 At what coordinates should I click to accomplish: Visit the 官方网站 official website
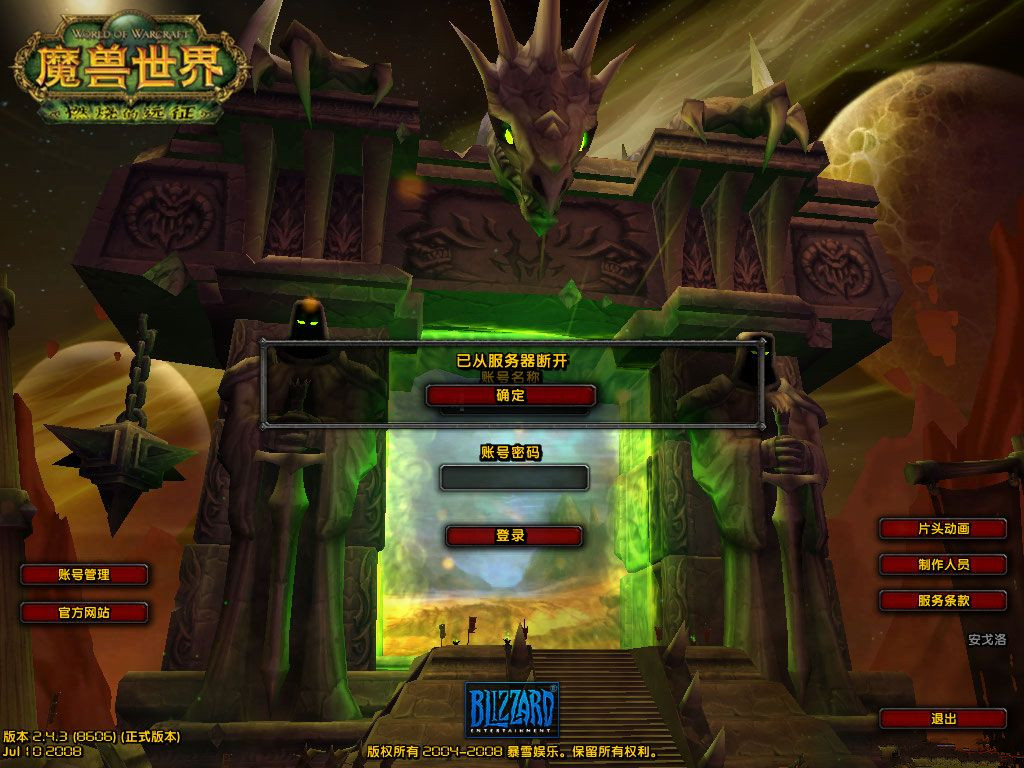pos(84,612)
